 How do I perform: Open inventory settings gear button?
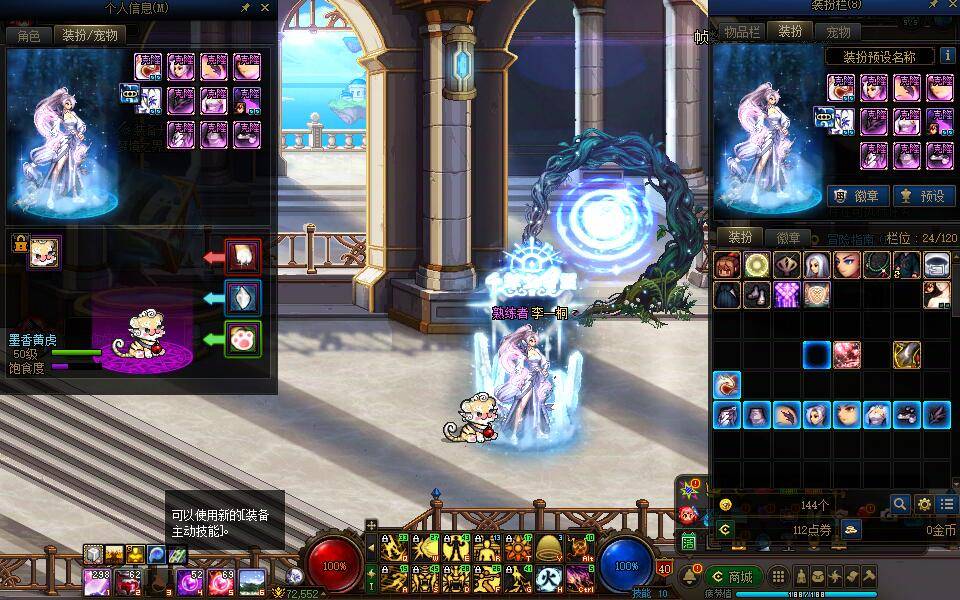[924, 504]
